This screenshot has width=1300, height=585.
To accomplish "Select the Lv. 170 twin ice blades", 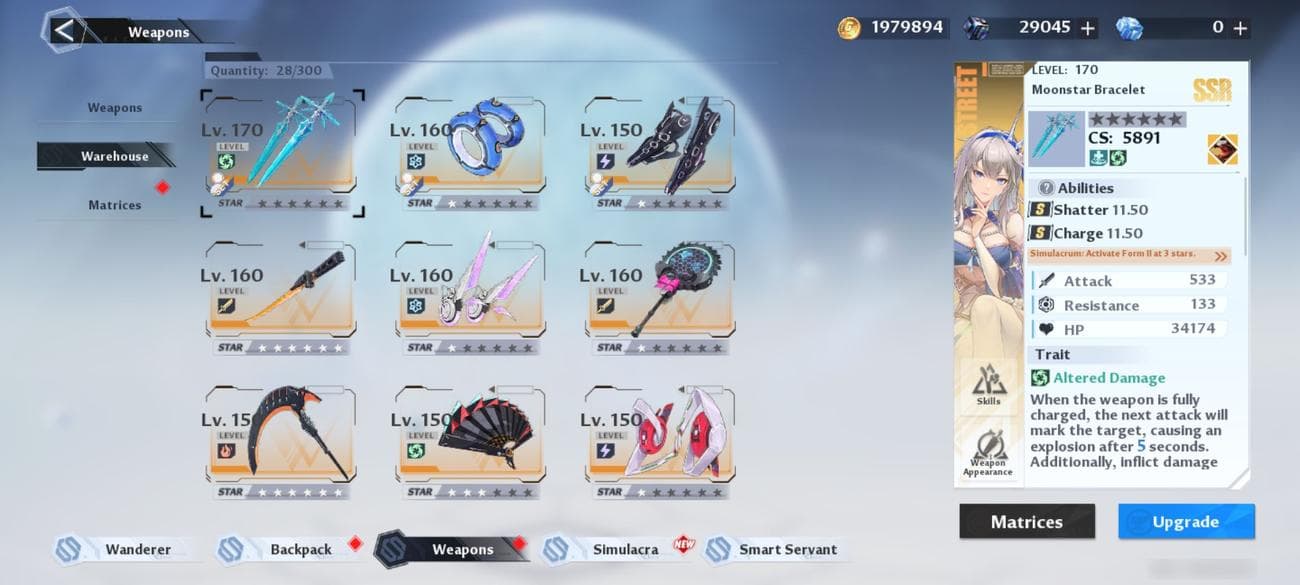I will (x=282, y=153).
